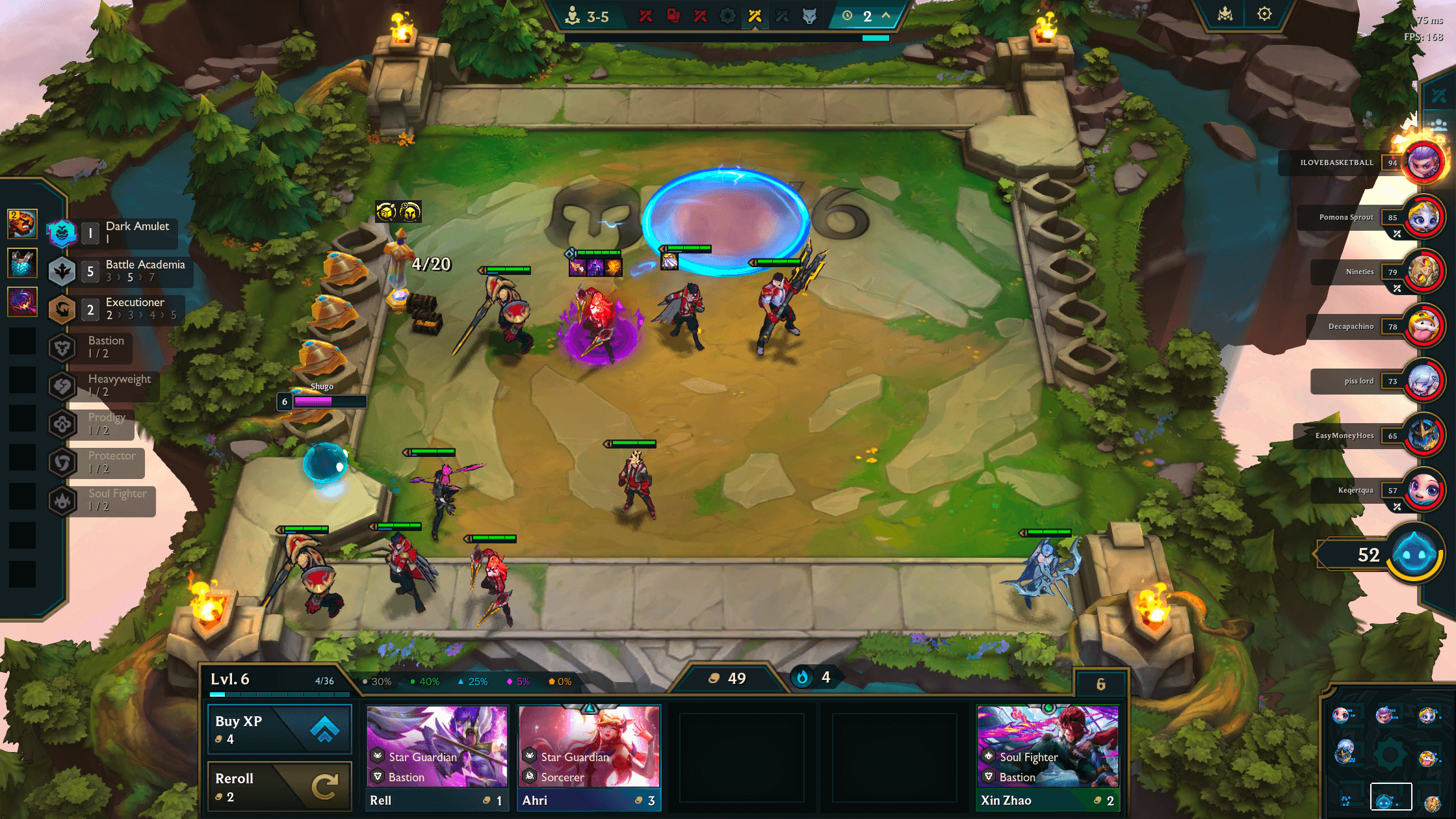The image size is (1456, 819).
Task: Click the level 6 XP progress bar
Action: tap(281, 694)
